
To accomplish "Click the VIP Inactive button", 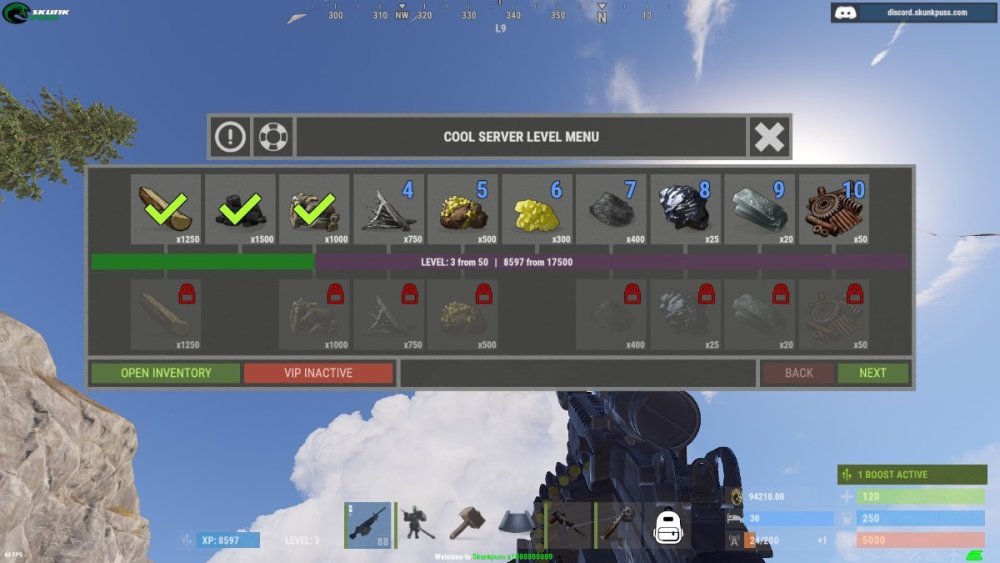I will [318, 373].
